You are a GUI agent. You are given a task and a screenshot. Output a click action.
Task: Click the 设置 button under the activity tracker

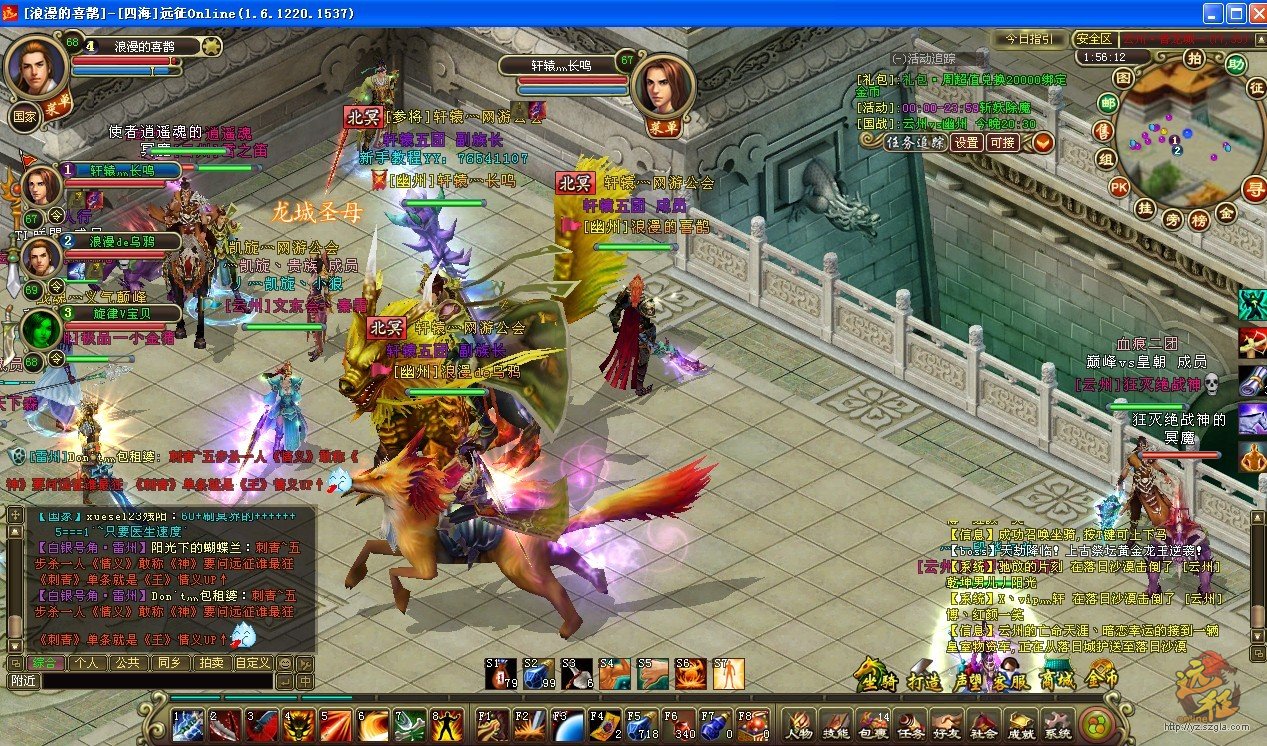(966, 142)
